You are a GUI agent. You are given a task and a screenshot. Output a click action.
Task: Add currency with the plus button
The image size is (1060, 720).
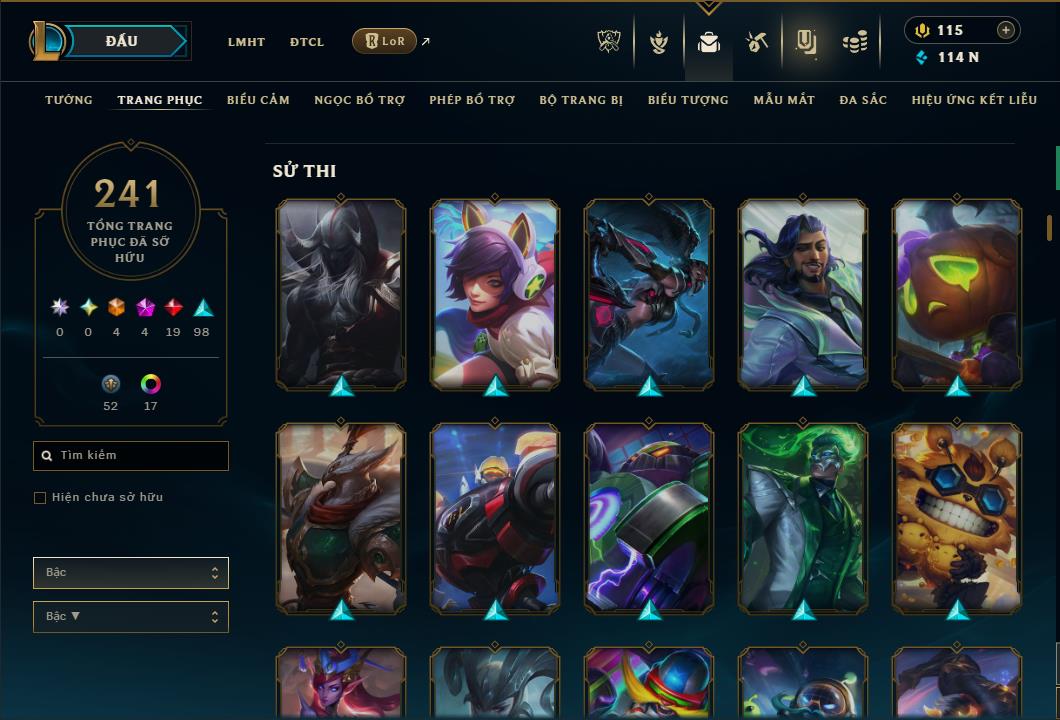tap(1006, 30)
